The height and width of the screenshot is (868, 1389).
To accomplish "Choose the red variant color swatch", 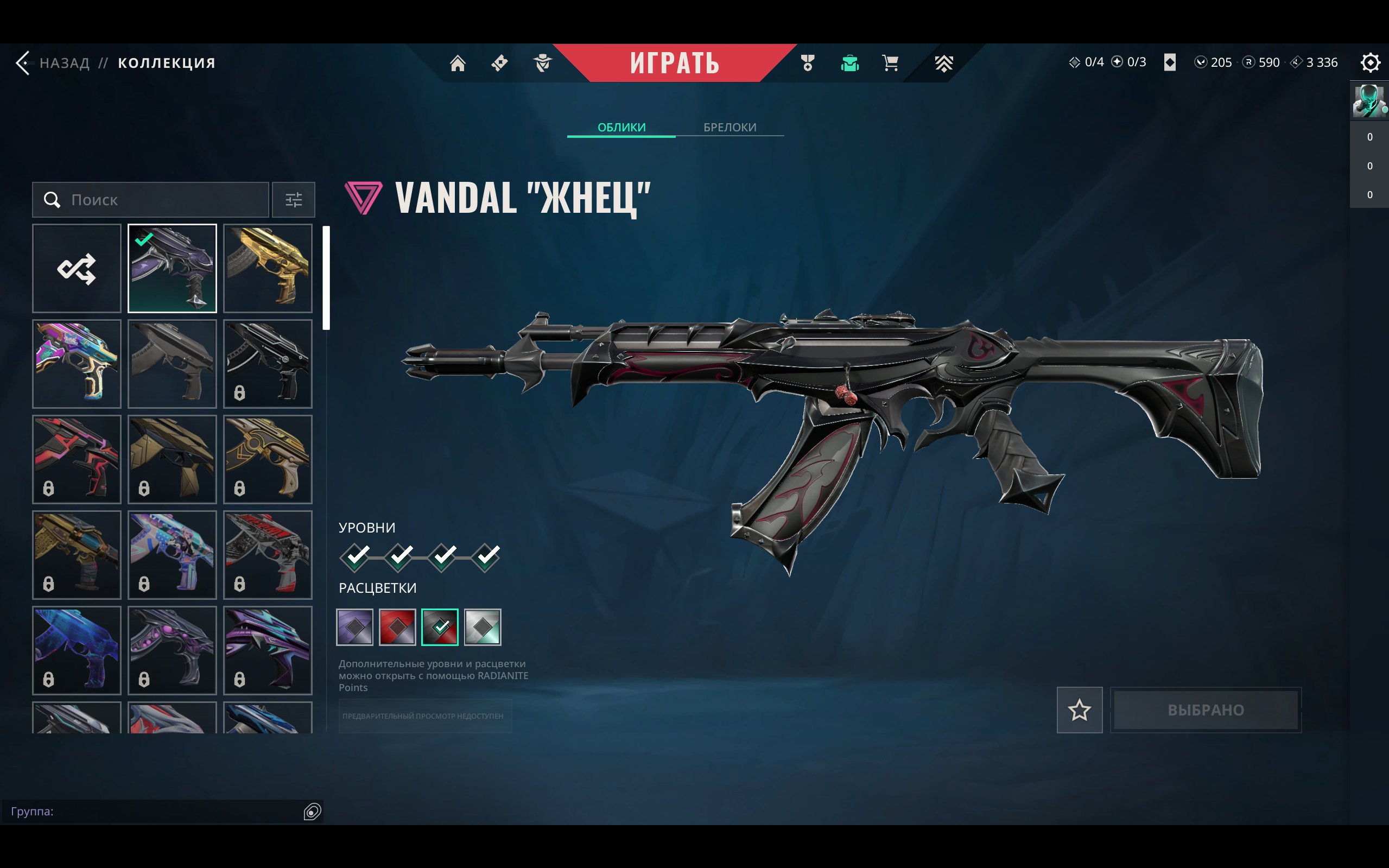I will [x=397, y=627].
